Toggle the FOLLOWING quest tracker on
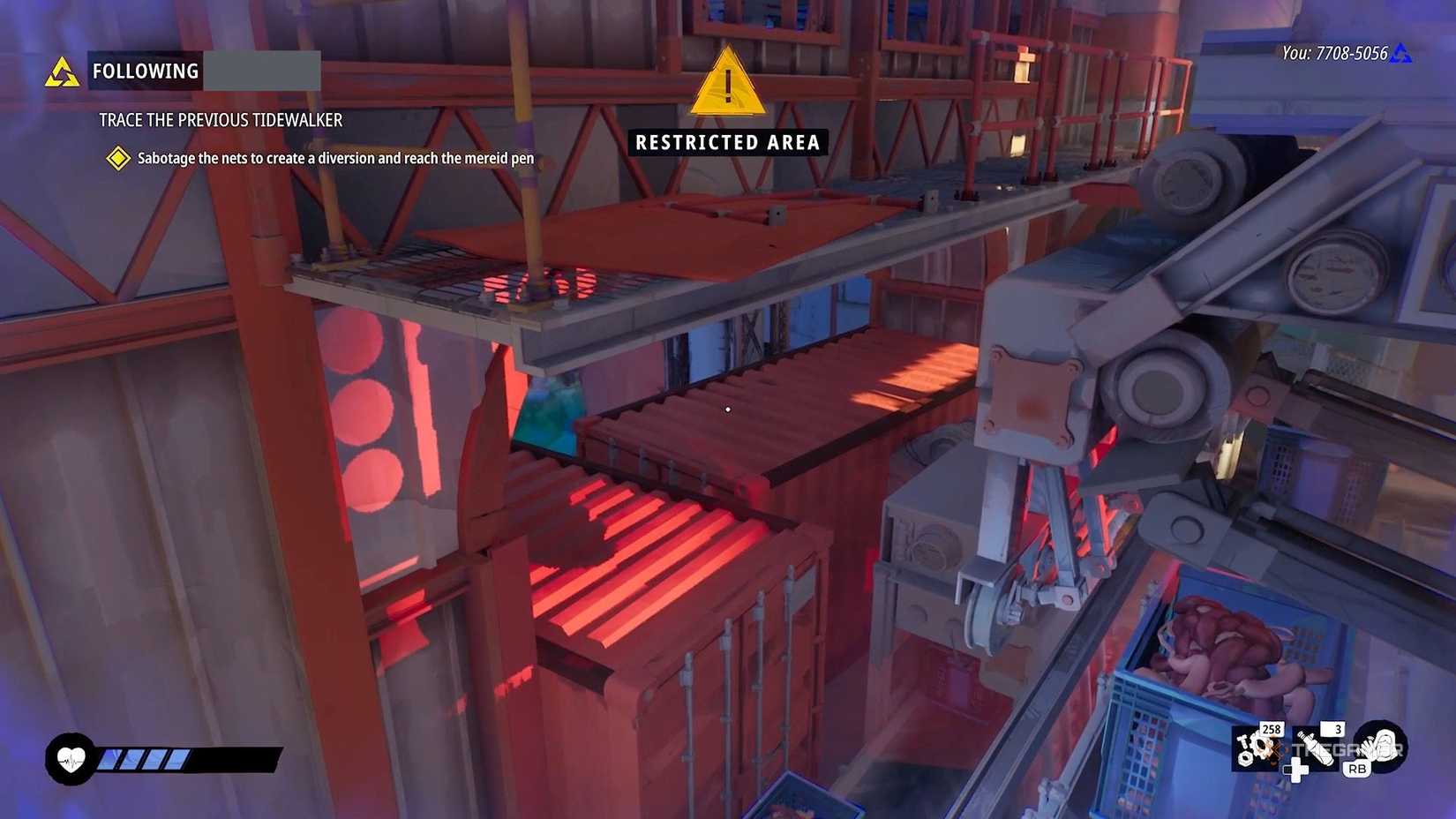 point(145,71)
